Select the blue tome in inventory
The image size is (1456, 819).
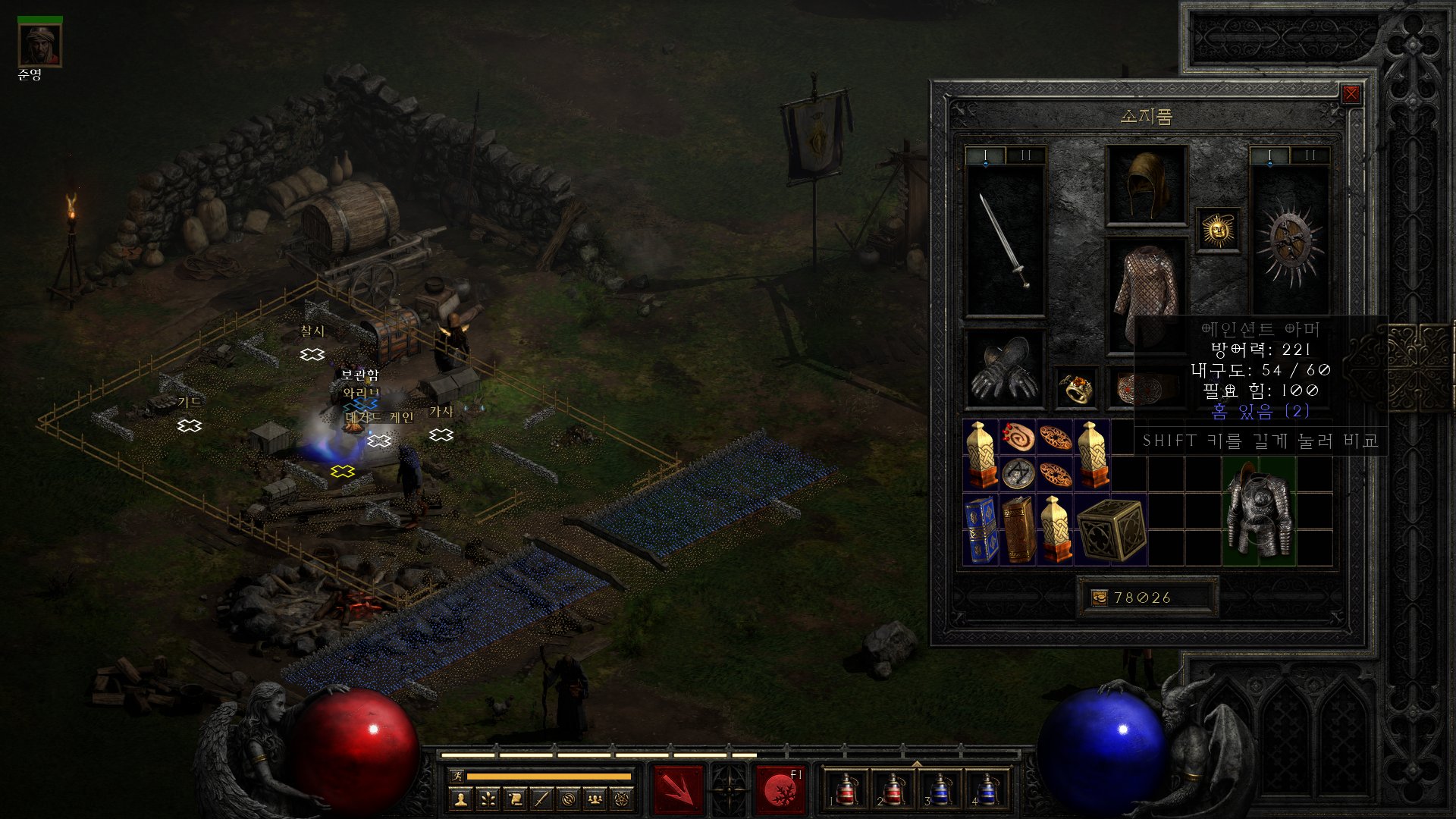[981, 530]
